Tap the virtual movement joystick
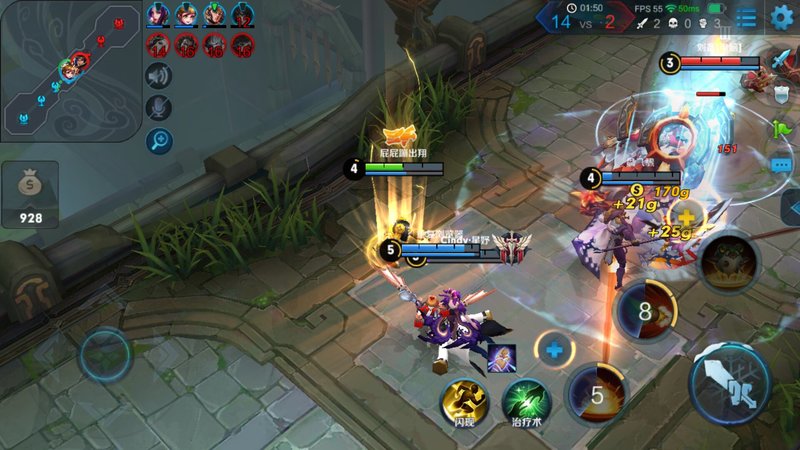 pos(106,353)
